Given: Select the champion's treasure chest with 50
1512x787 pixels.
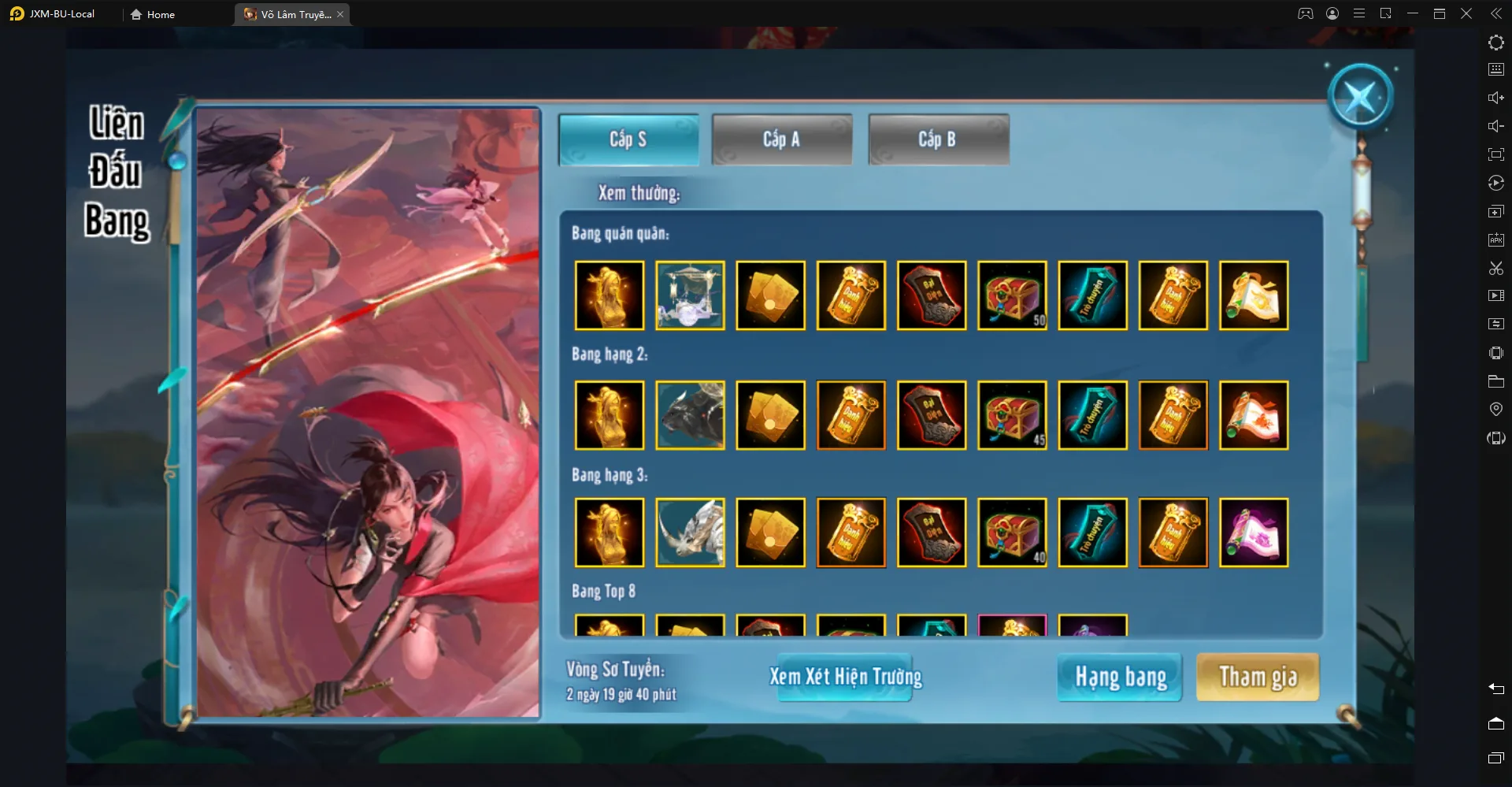Looking at the screenshot, I should click(x=1012, y=295).
